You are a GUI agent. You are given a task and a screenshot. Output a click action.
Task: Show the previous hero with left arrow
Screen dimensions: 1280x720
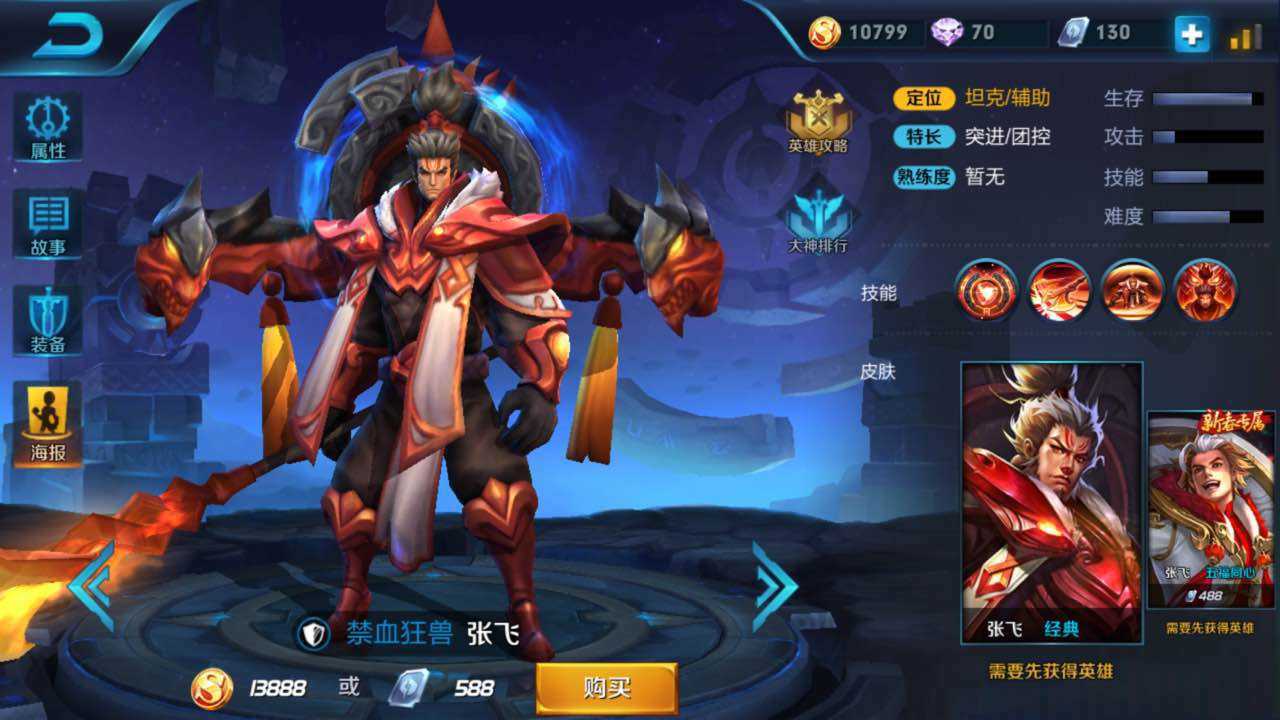click(x=92, y=586)
